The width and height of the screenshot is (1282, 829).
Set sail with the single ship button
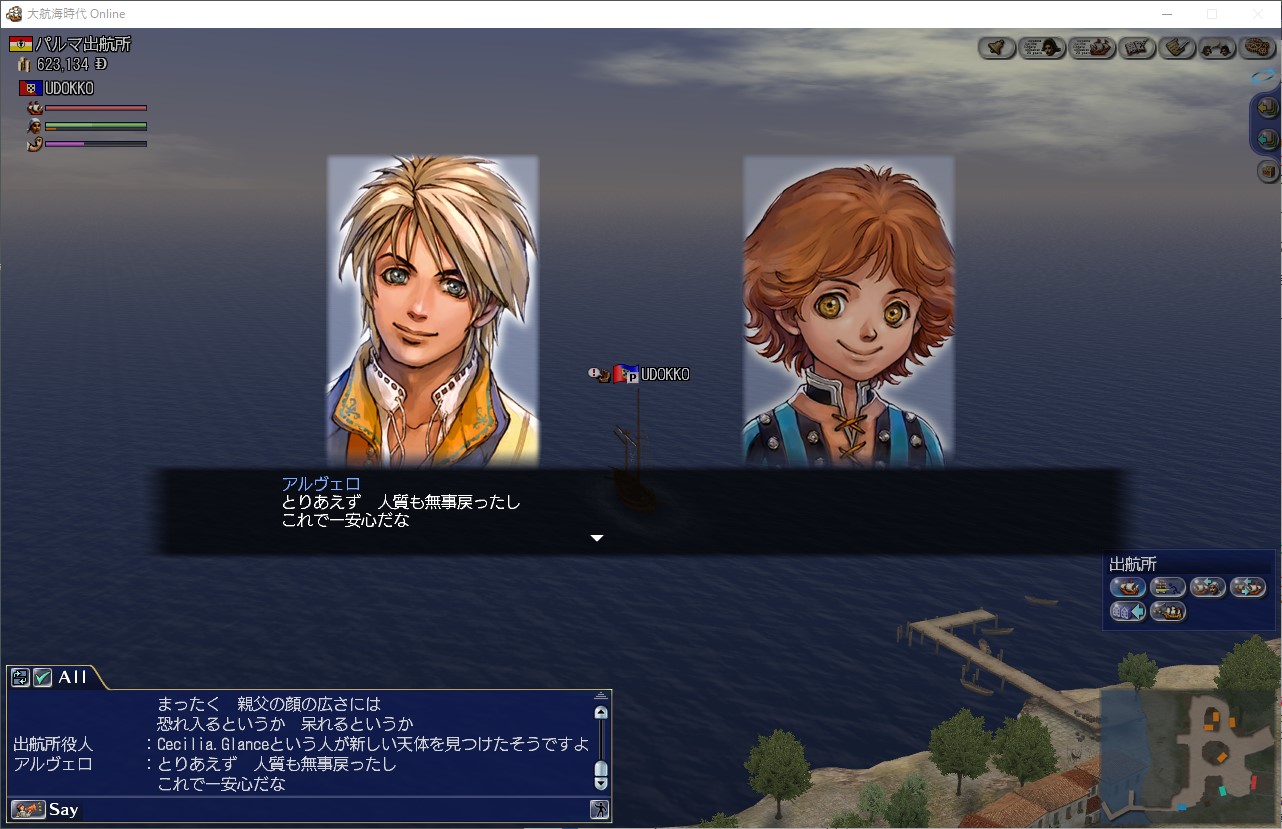tap(1128, 587)
